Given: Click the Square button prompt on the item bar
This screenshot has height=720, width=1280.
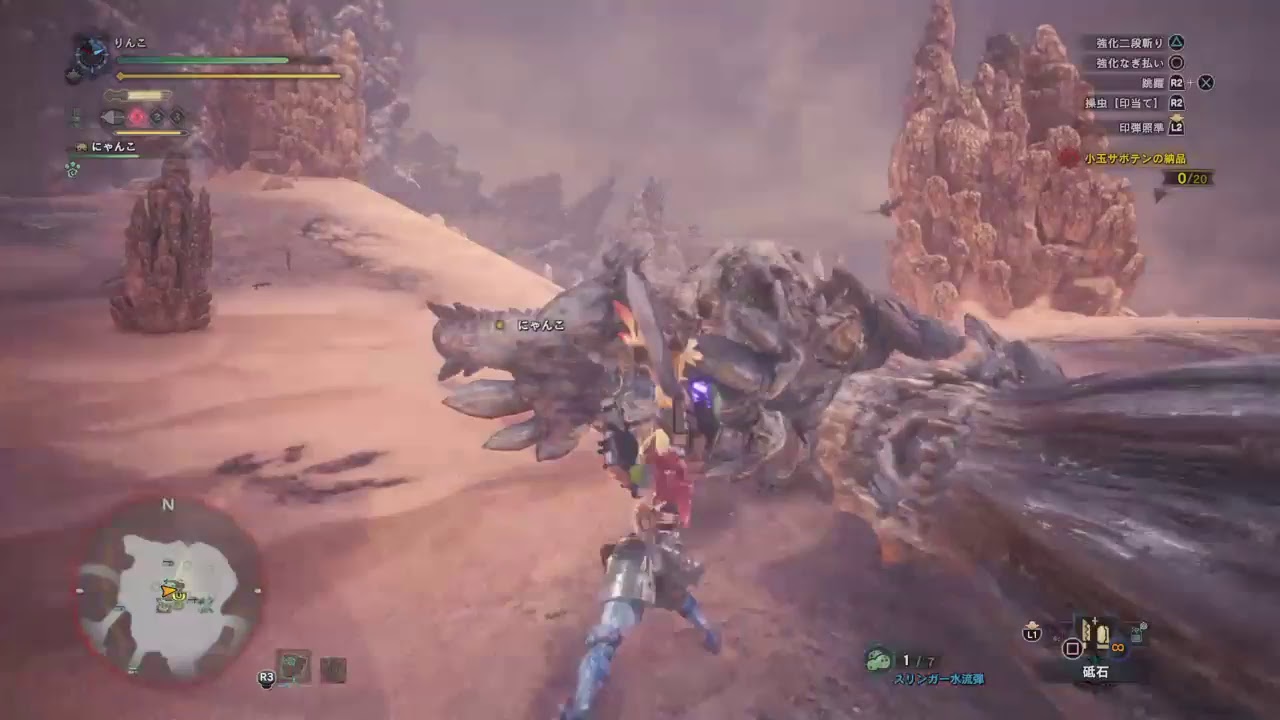Looking at the screenshot, I should [1073, 647].
